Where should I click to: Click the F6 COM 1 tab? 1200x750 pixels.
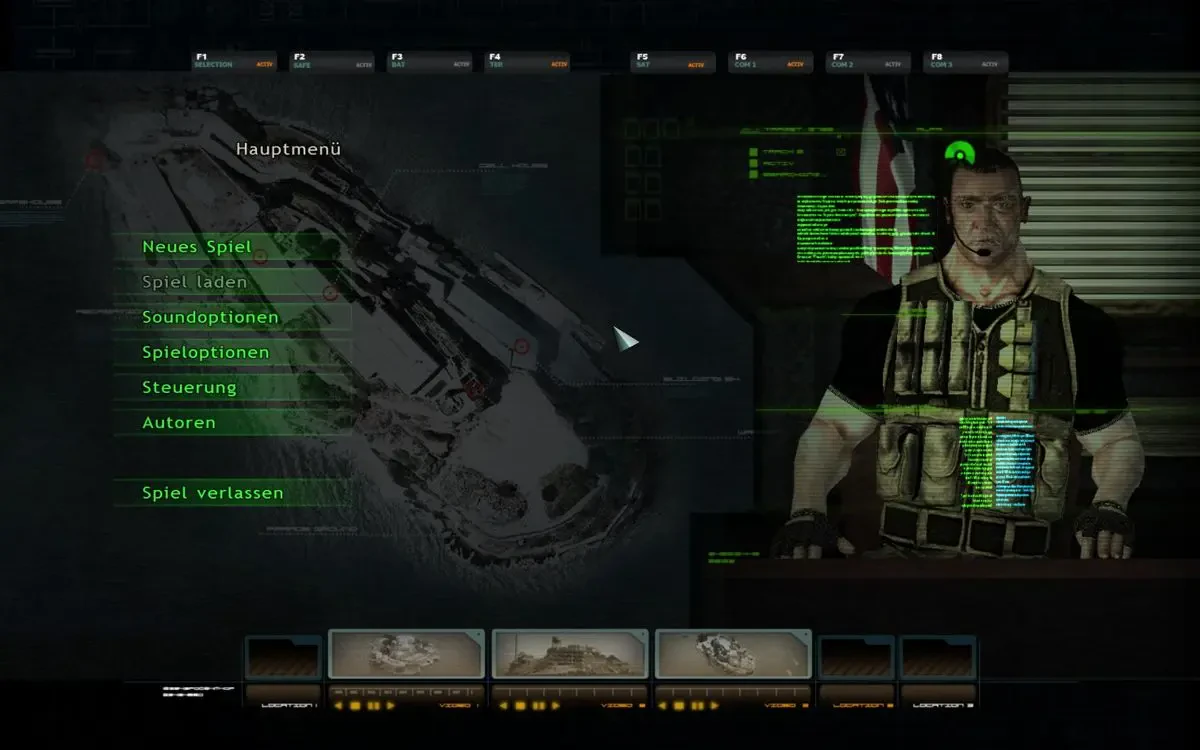click(x=770, y=61)
